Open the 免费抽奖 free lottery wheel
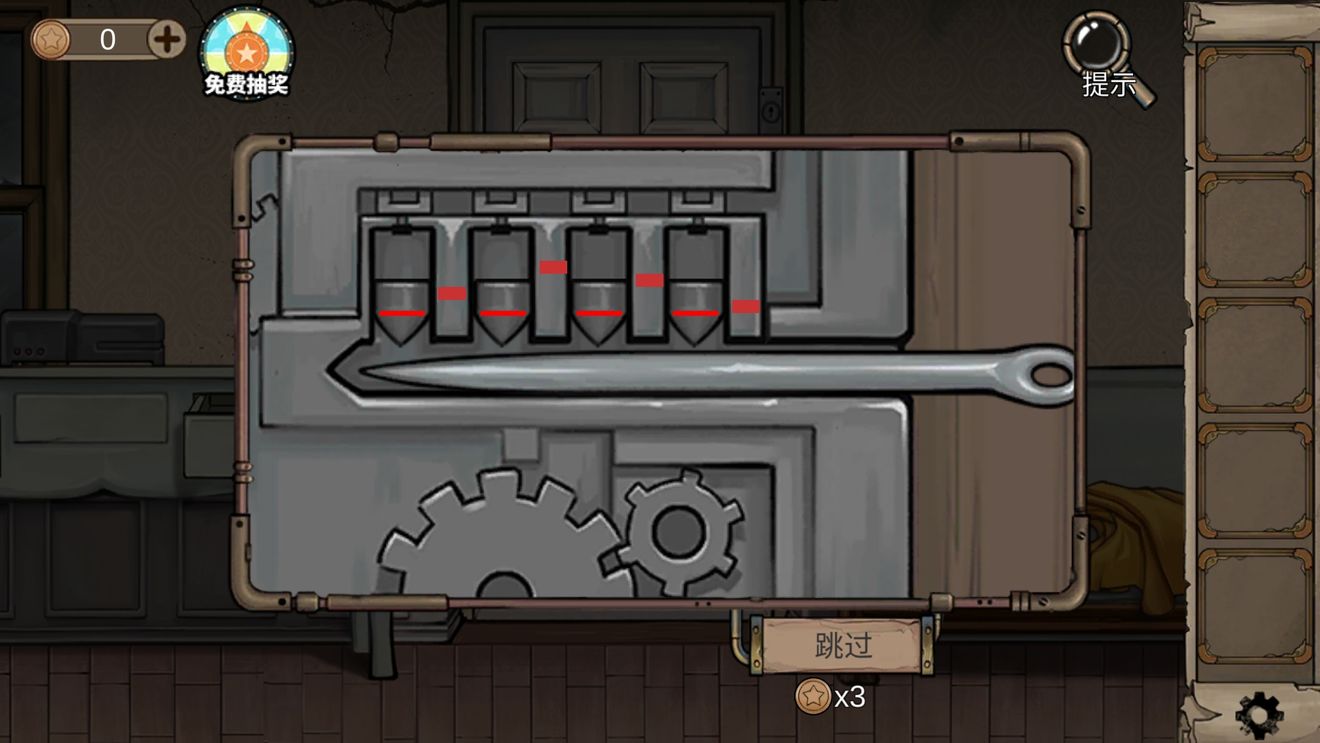This screenshot has width=1320, height=743. pos(246,52)
